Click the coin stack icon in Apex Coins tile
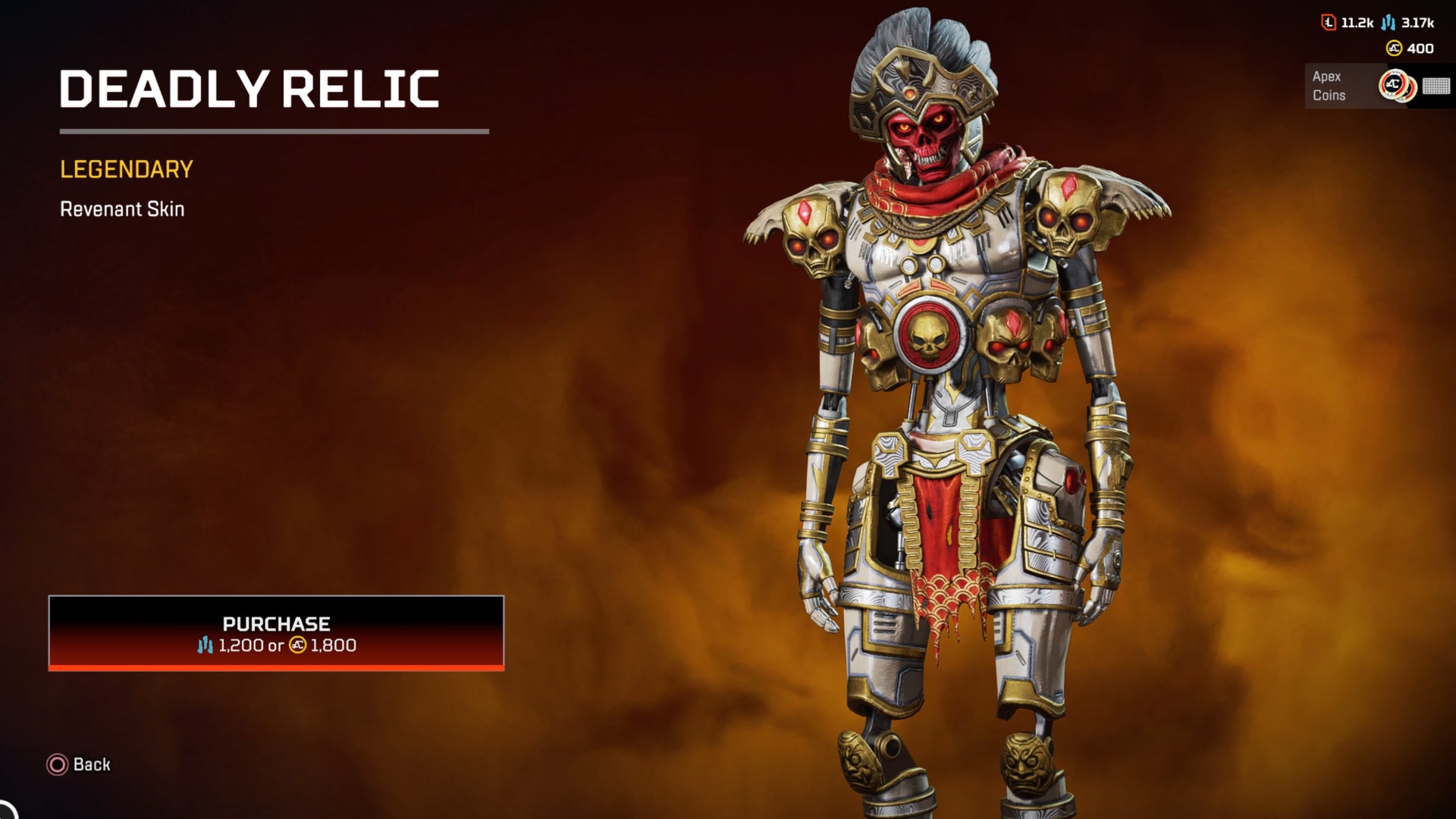Viewport: 1456px width, 819px height. [x=1399, y=86]
